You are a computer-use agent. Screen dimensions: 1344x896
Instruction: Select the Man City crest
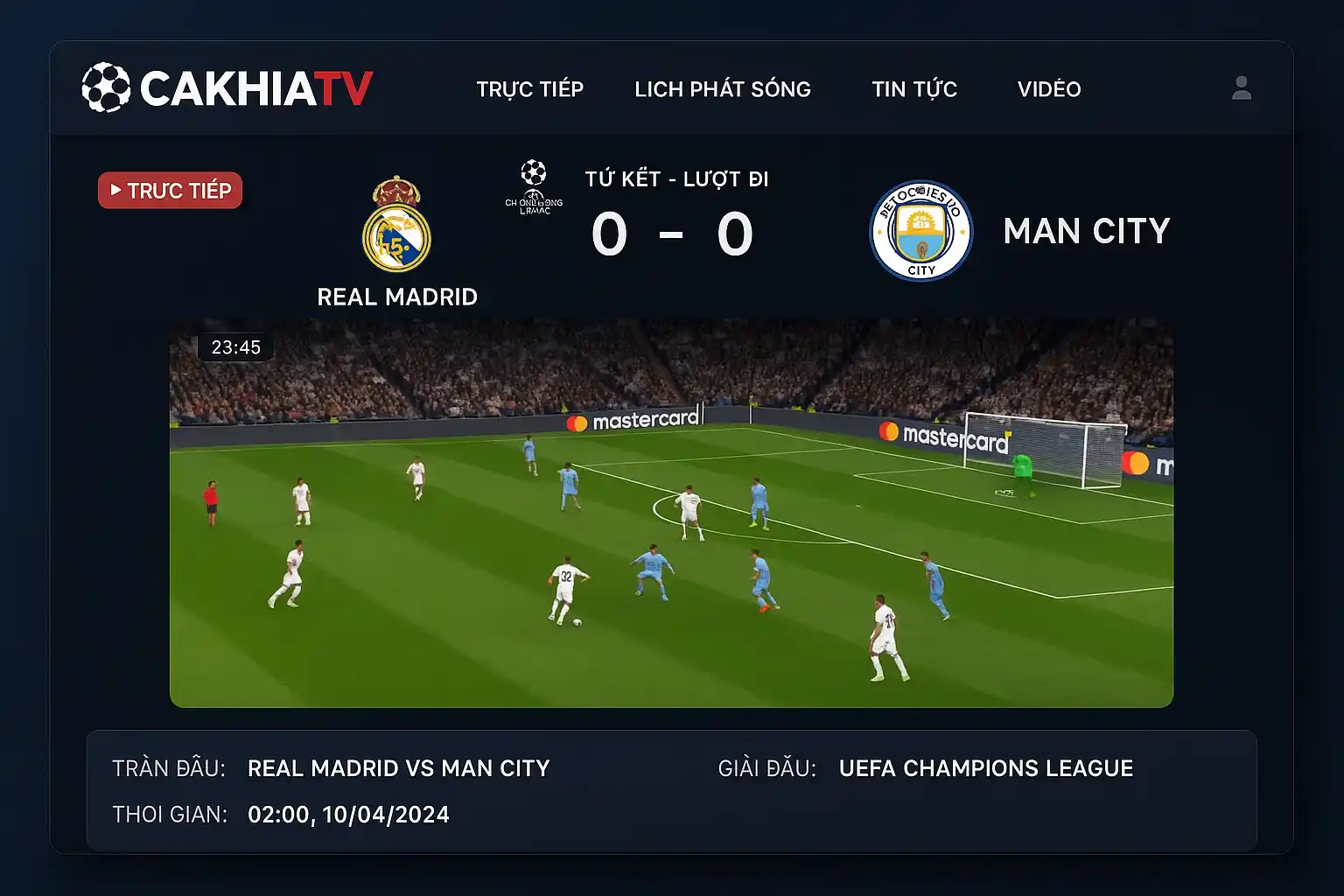coord(921,231)
